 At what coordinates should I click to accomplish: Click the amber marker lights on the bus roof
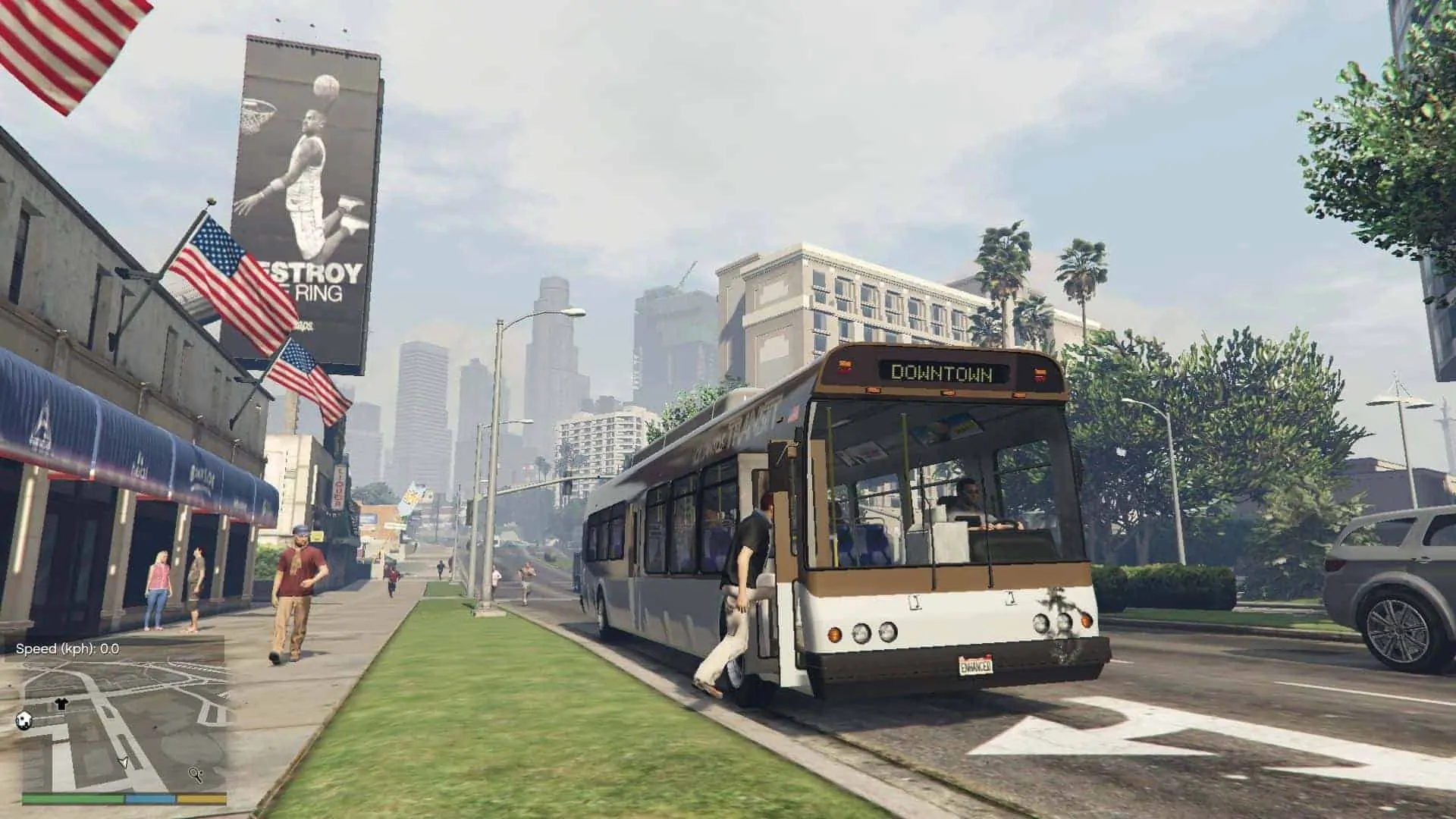click(x=949, y=393)
